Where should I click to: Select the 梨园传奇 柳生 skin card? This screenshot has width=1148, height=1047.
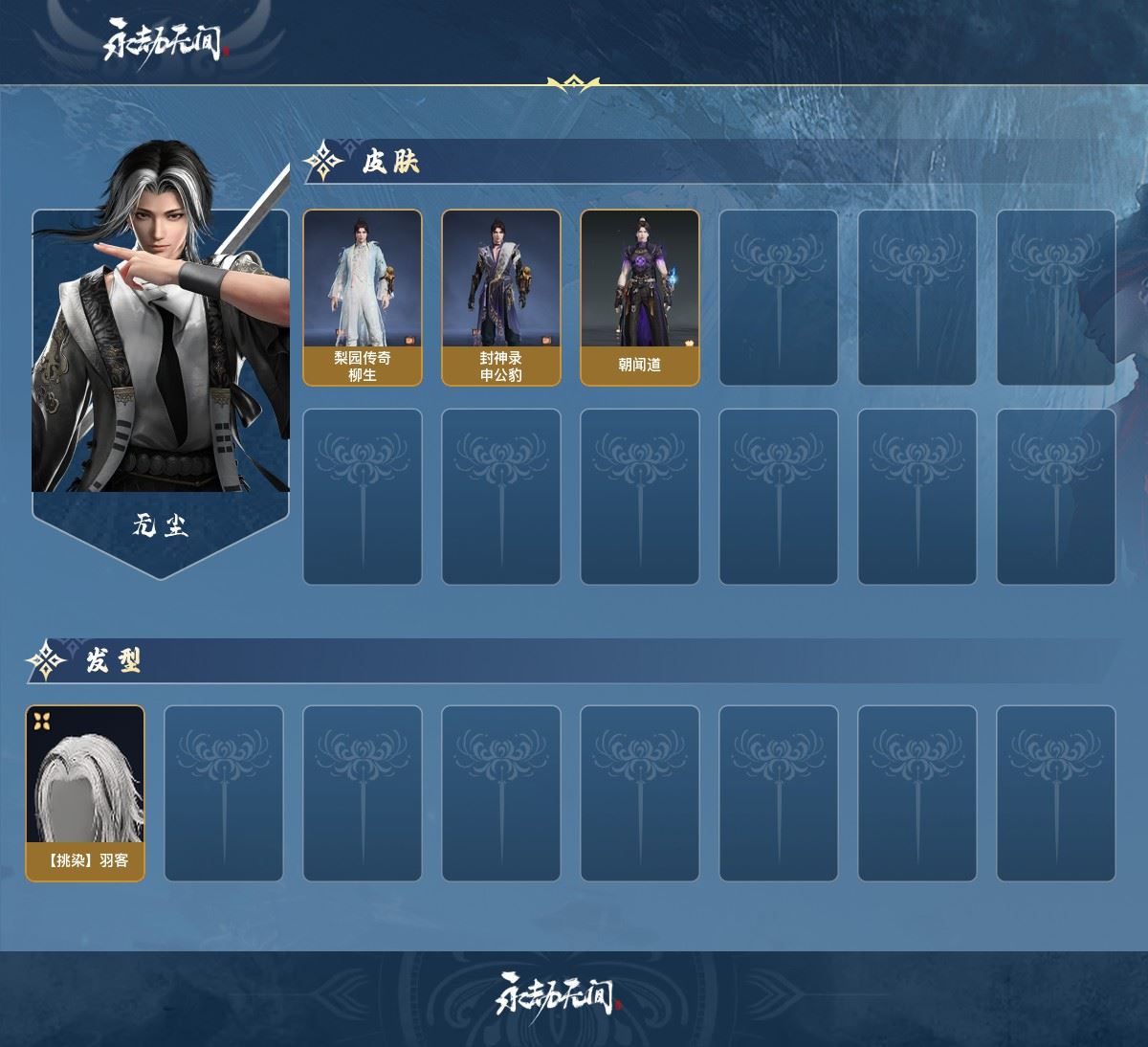[x=363, y=298]
